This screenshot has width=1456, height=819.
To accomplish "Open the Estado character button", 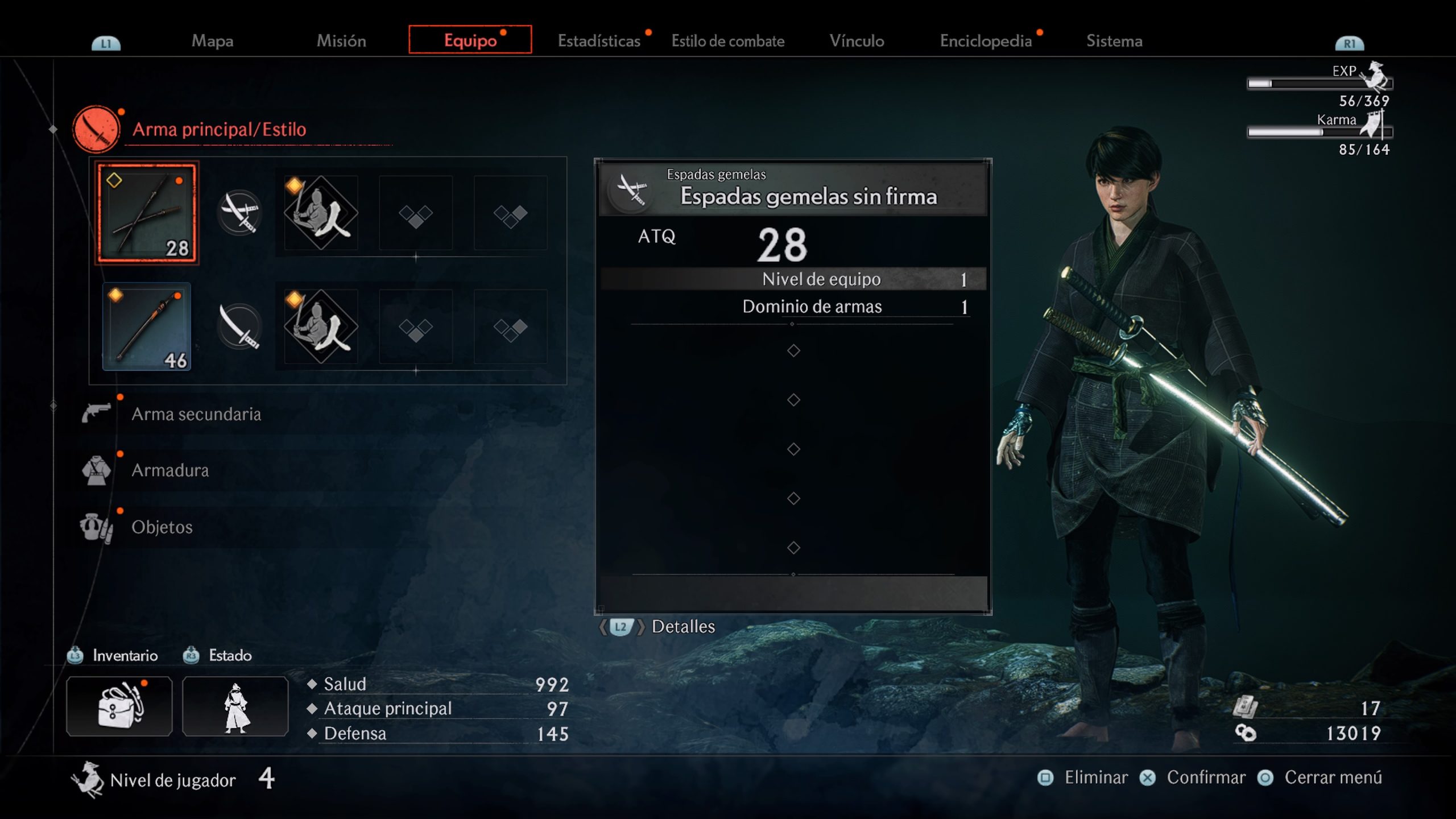I will (235, 706).
